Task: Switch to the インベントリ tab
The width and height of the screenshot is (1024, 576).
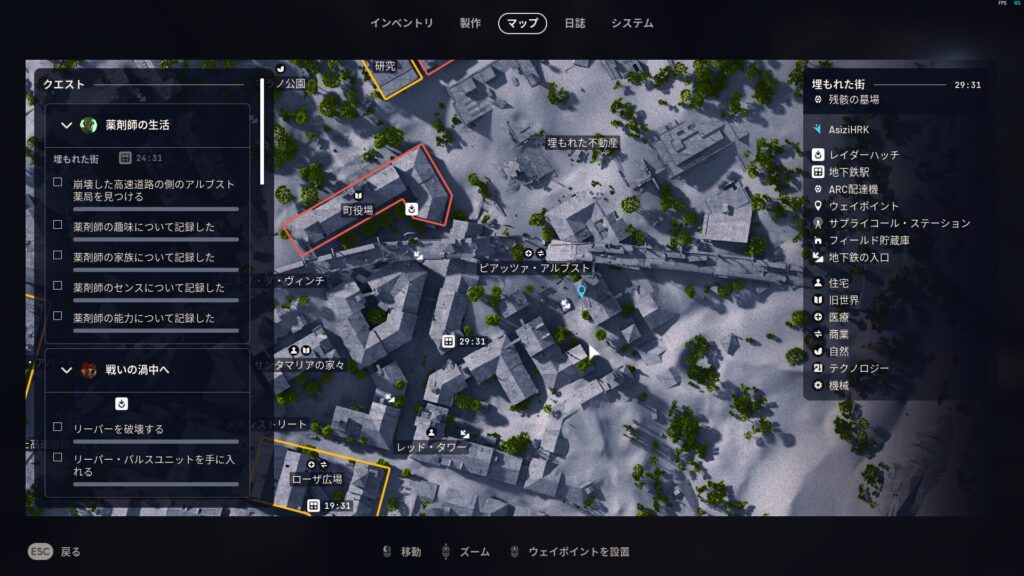Action: point(402,23)
